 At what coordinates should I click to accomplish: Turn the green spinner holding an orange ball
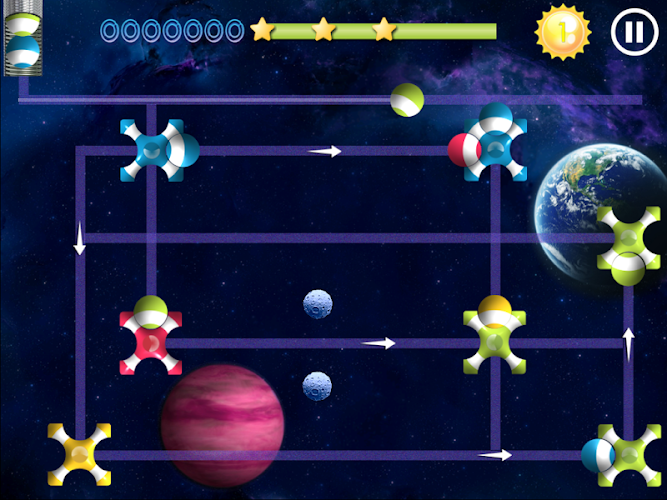pos(494,341)
